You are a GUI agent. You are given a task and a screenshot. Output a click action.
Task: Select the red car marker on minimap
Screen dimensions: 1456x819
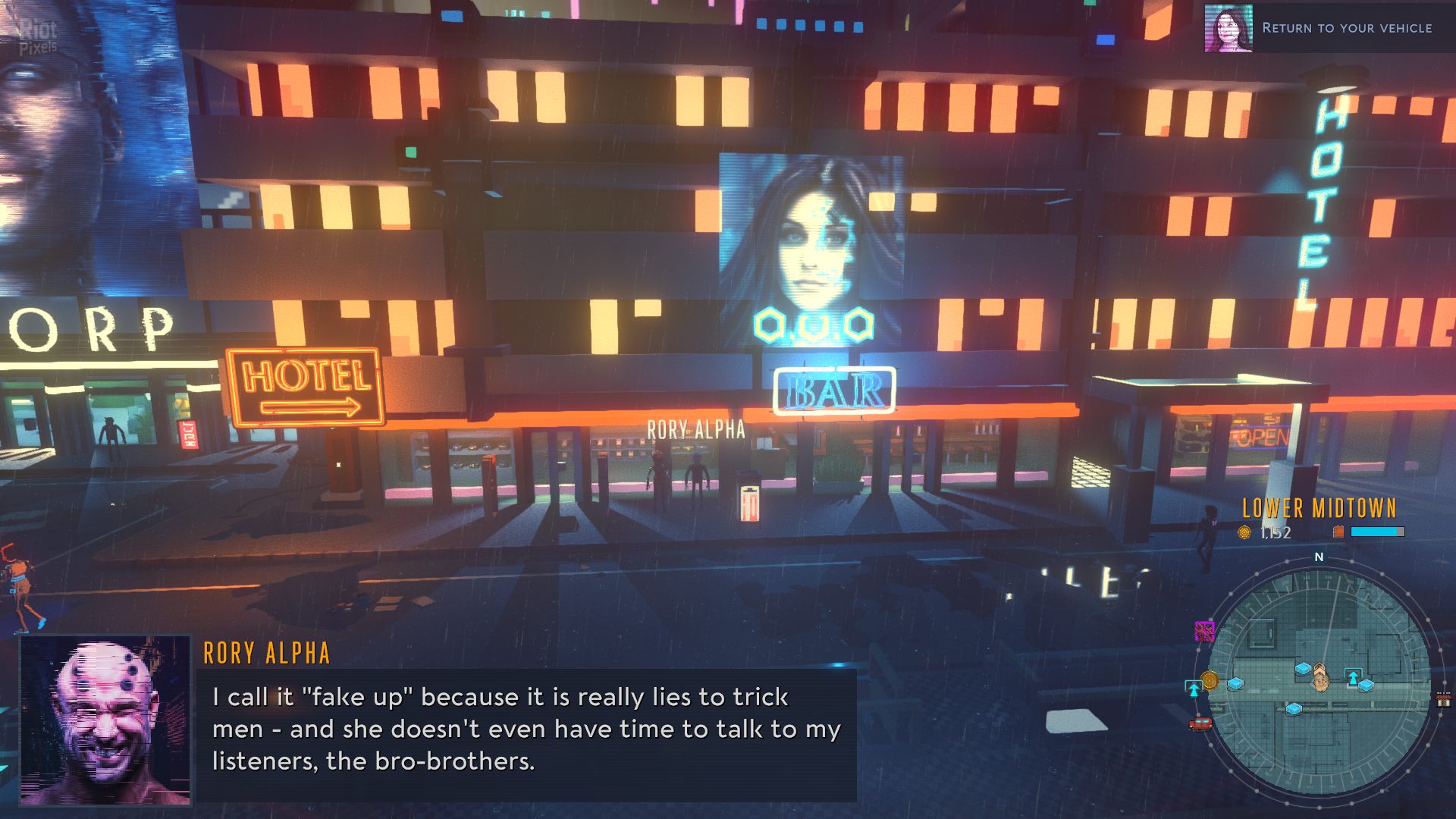tap(1200, 724)
